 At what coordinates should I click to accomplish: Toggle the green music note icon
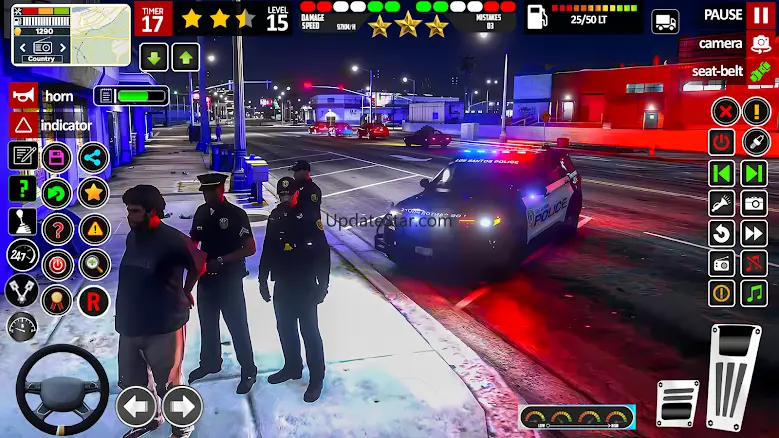(754, 293)
